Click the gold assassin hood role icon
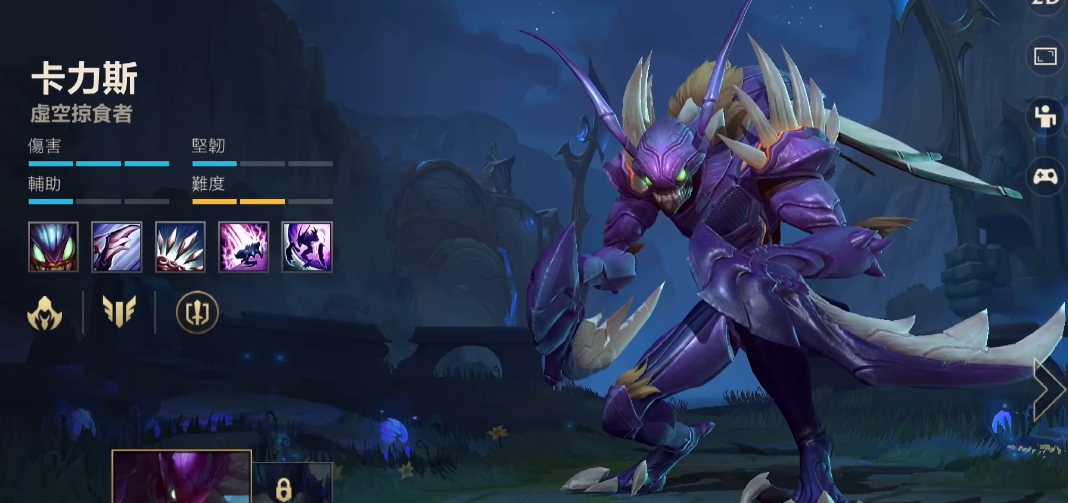The width and height of the screenshot is (1068, 503). pyautogui.click(x=45, y=313)
